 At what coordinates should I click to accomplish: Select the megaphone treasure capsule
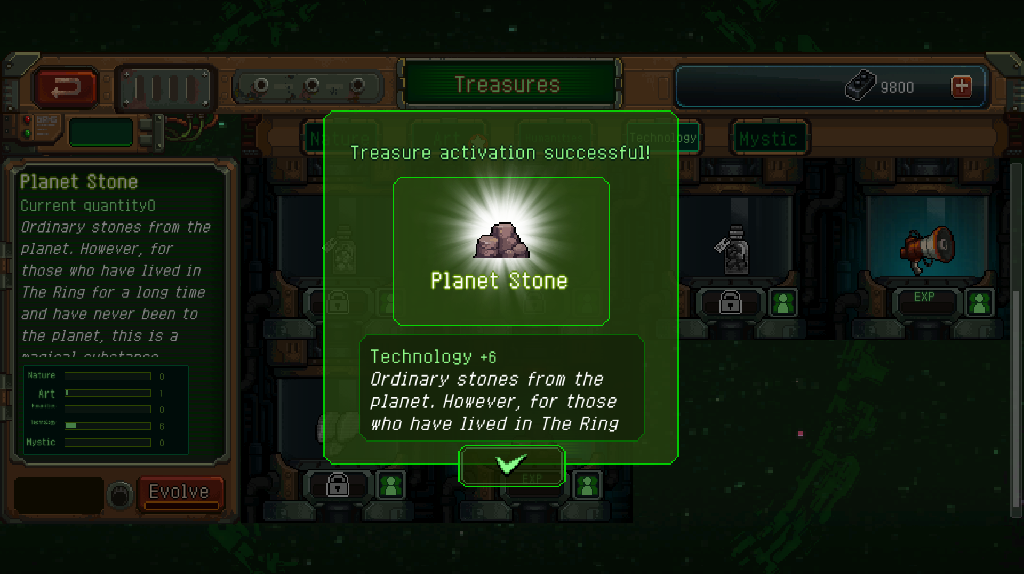click(x=925, y=245)
